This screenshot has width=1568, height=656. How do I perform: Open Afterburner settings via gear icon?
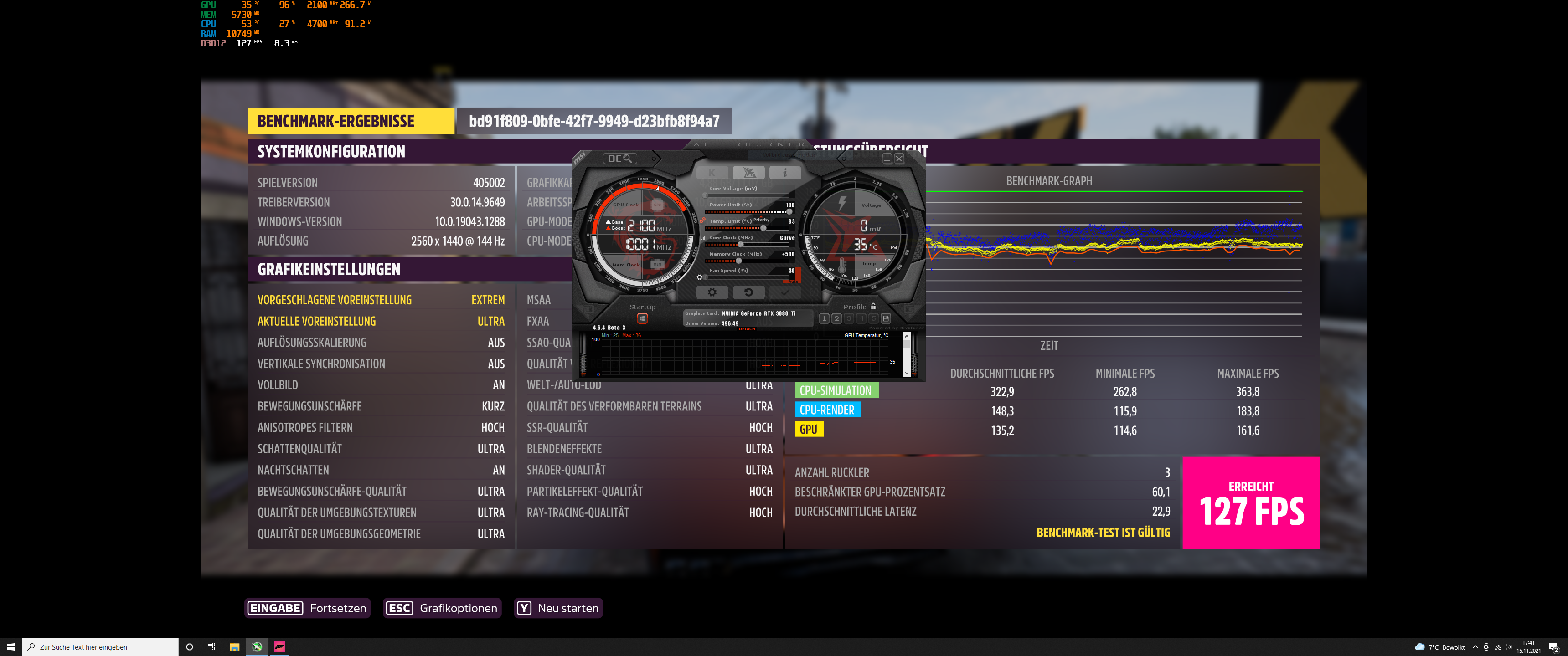tap(713, 293)
